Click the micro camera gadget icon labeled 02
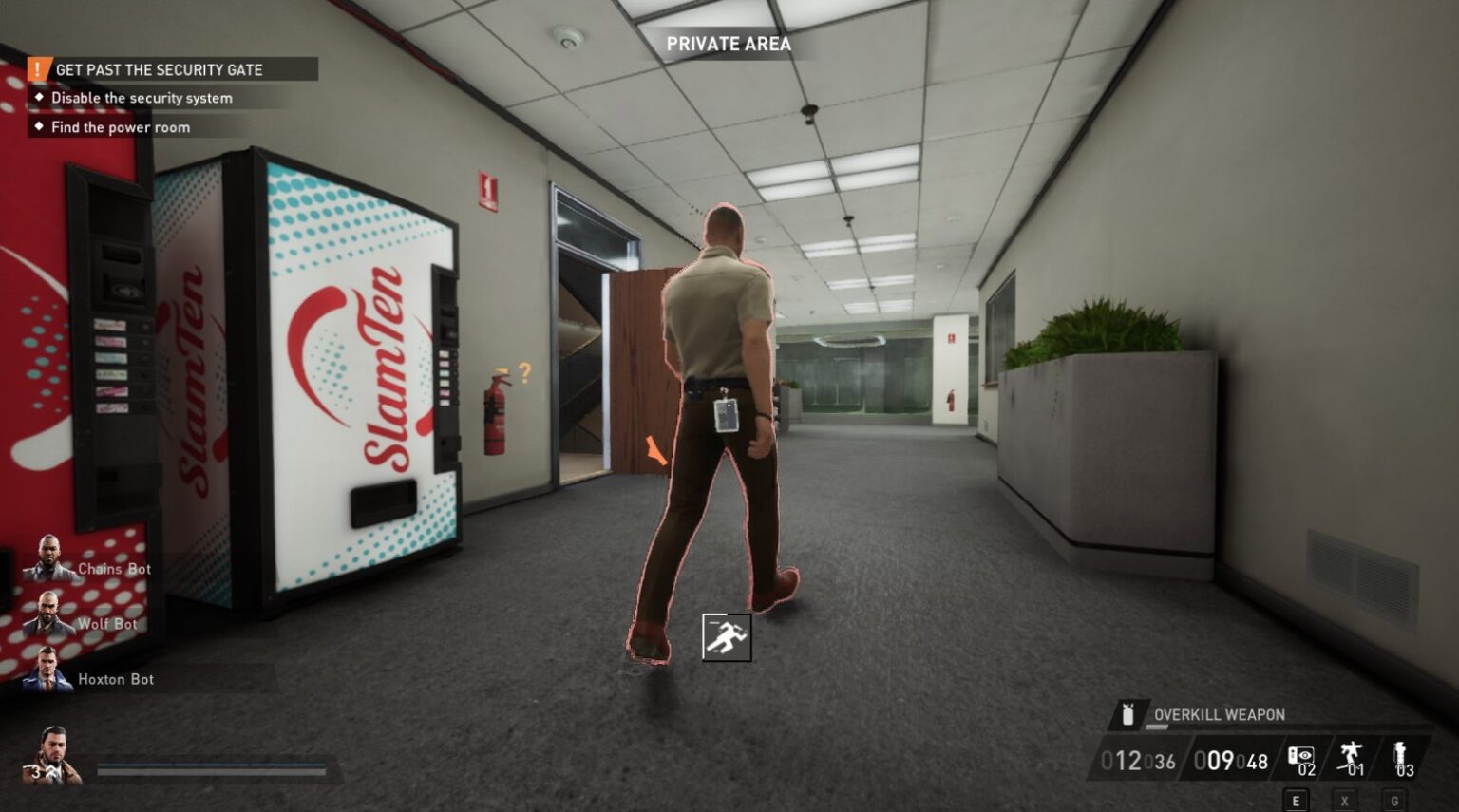The height and width of the screenshot is (812, 1459). 1302,755
